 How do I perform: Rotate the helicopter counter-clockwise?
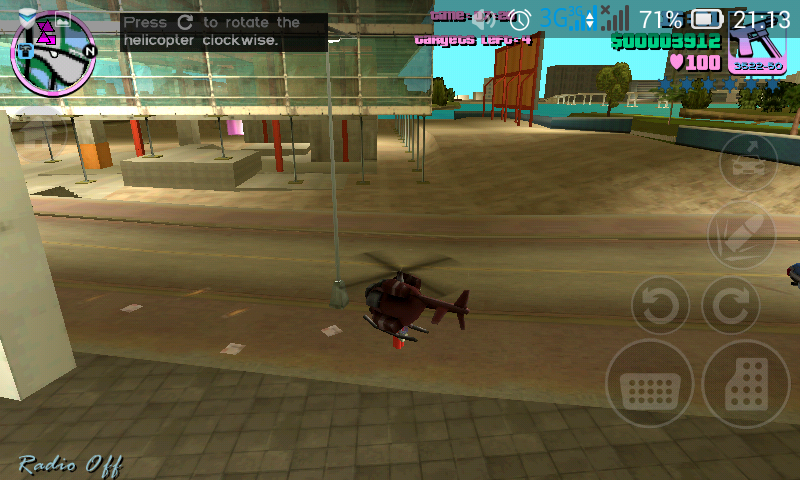pos(660,304)
